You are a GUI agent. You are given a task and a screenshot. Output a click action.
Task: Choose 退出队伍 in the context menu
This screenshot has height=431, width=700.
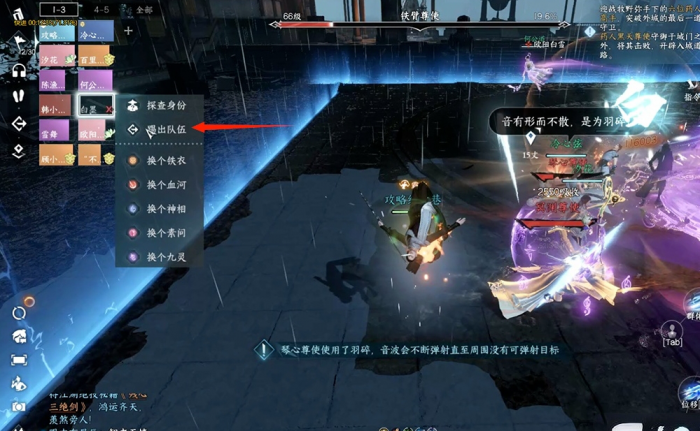pyautogui.click(x=166, y=129)
